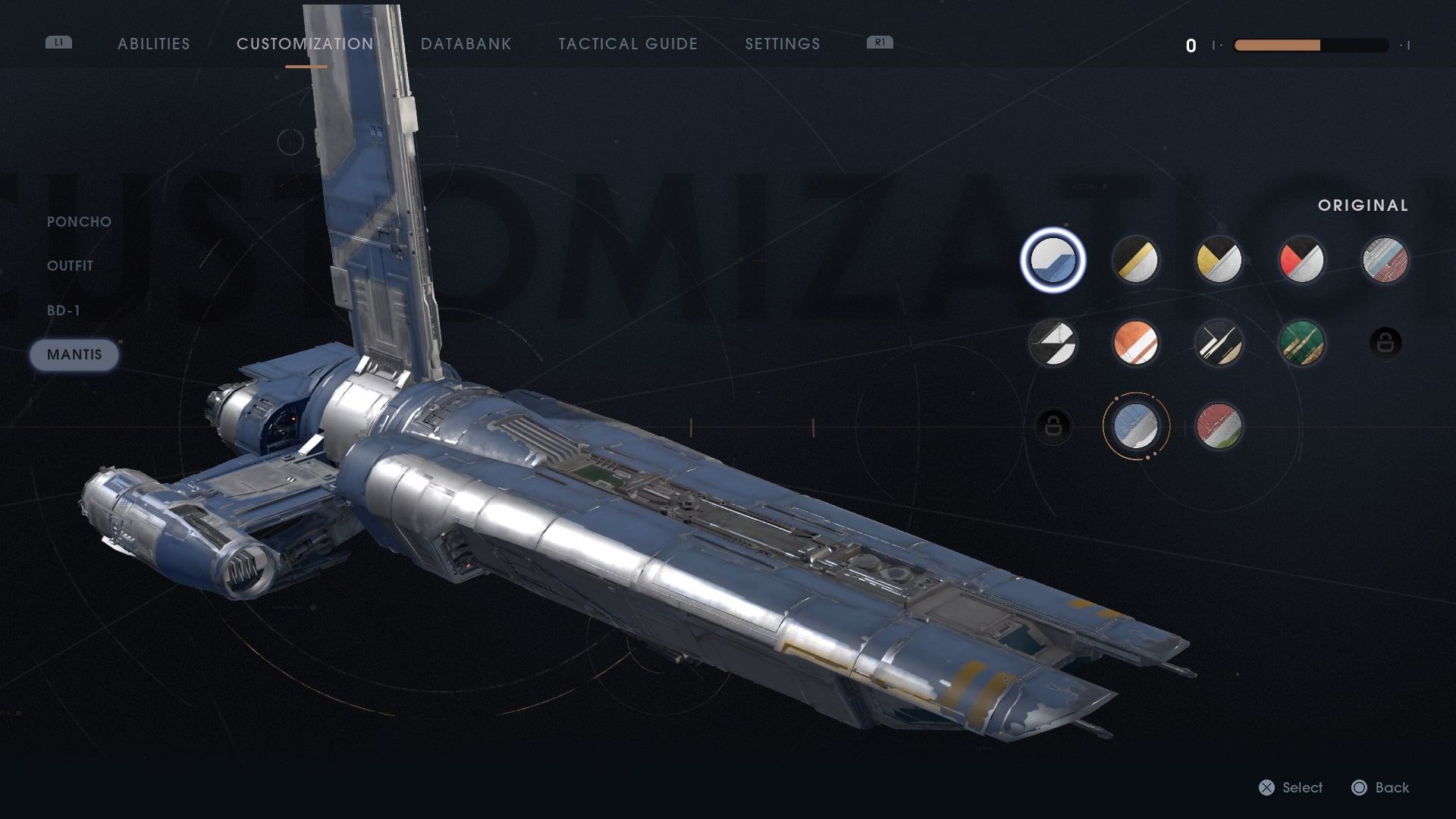Screen dimensions: 1456x819
Task: Open the Outfit customization category
Action: tap(70, 266)
